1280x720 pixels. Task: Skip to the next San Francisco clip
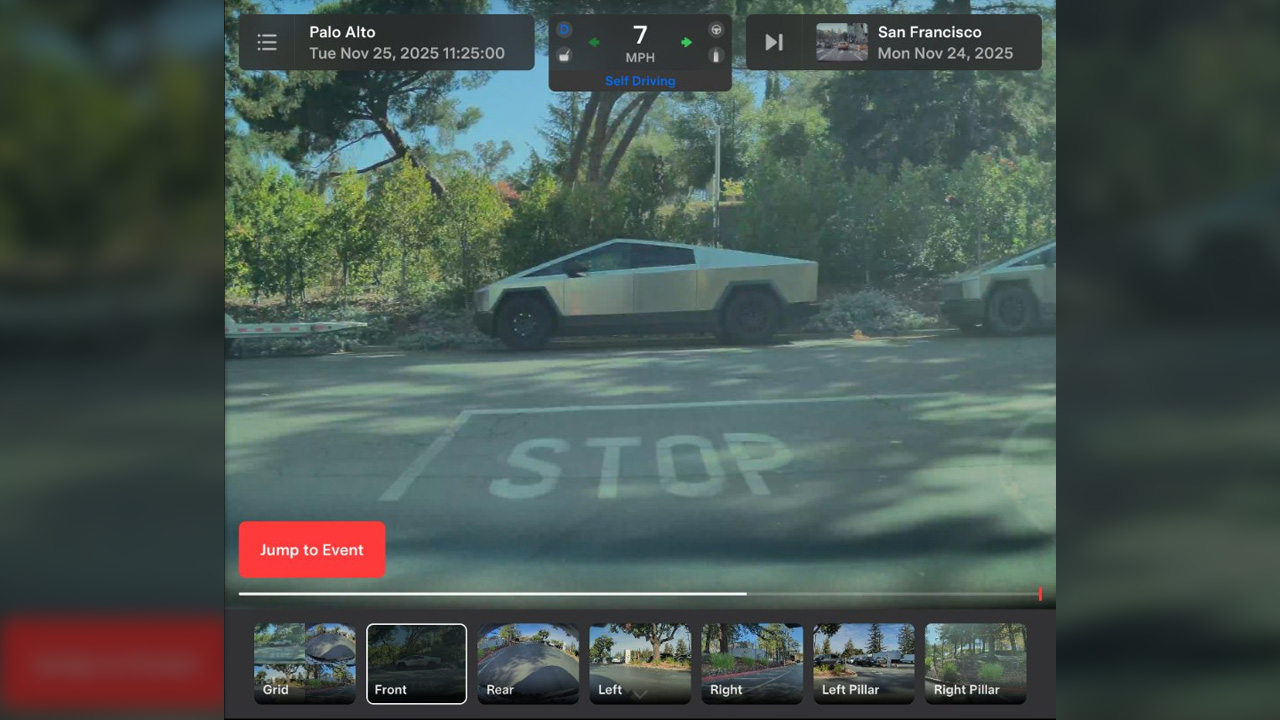774,42
